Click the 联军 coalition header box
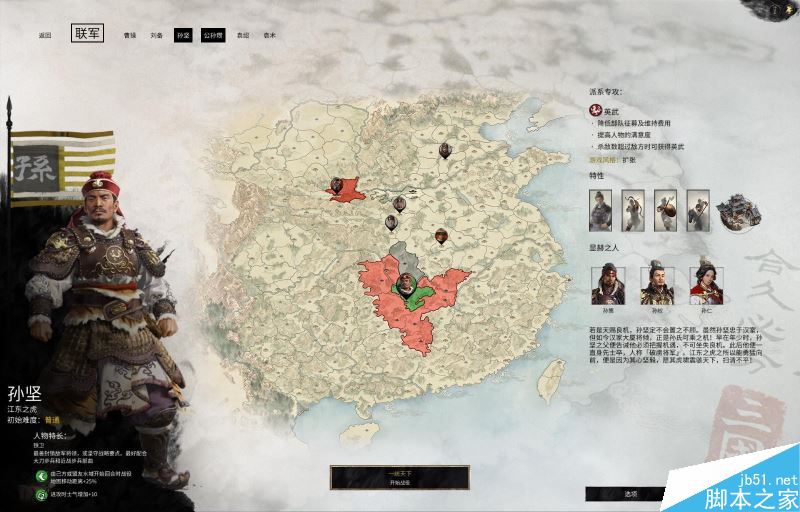The width and height of the screenshot is (800, 512). (x=87, y=34)
